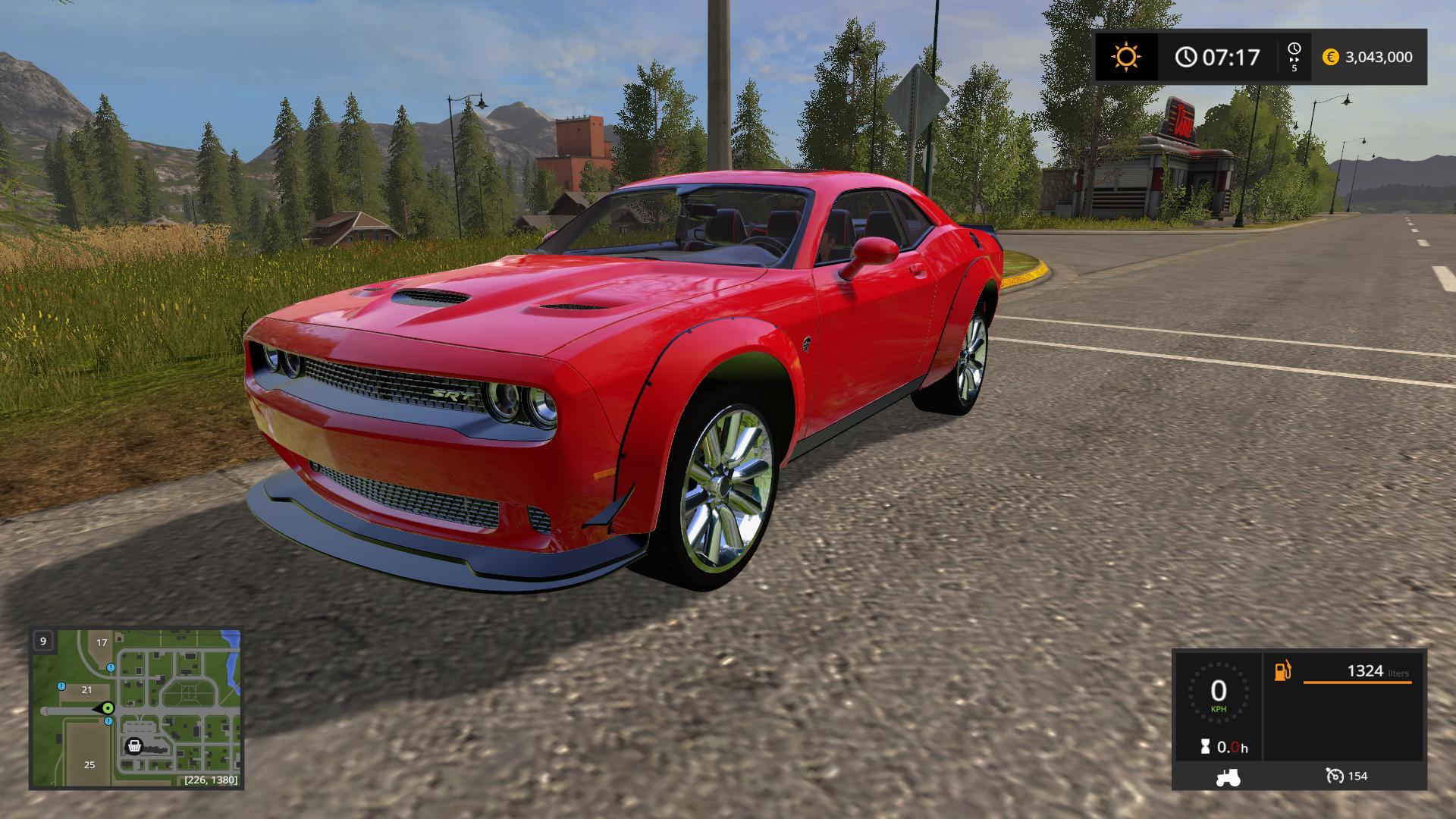Click the time scale icon beside the clock

click(x=1294, y=56)
